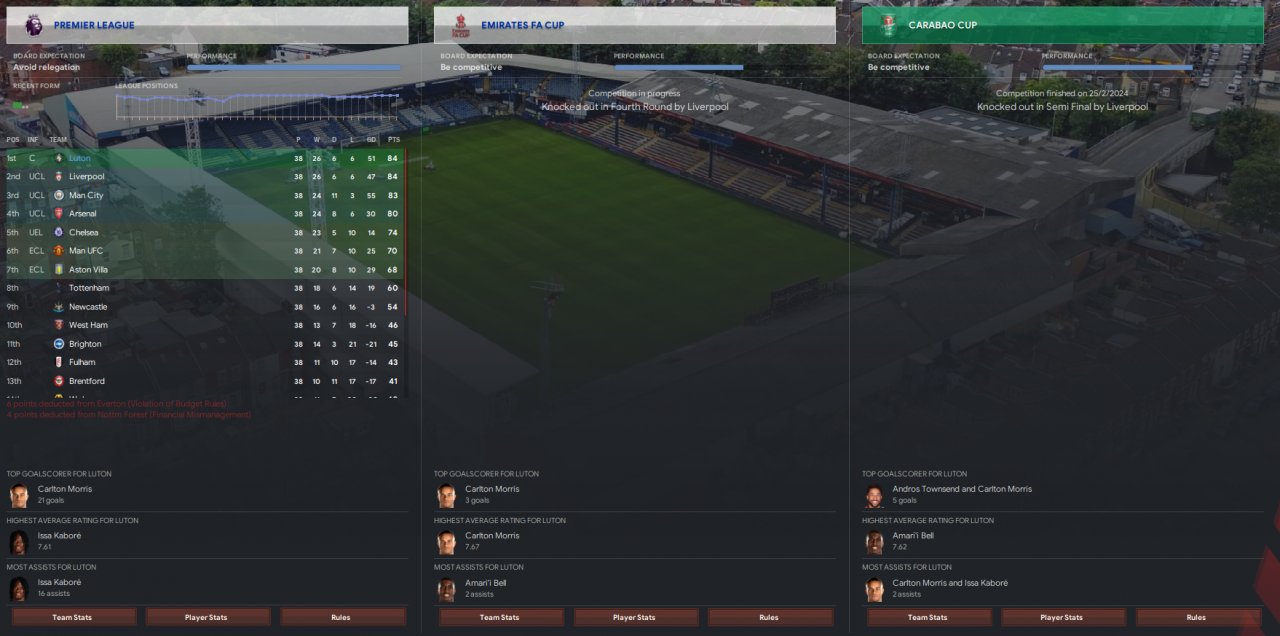Open Aston Villa from the table
Image resolution: width=1280 pixels, height=636 pixels.
tap(88, 270)
